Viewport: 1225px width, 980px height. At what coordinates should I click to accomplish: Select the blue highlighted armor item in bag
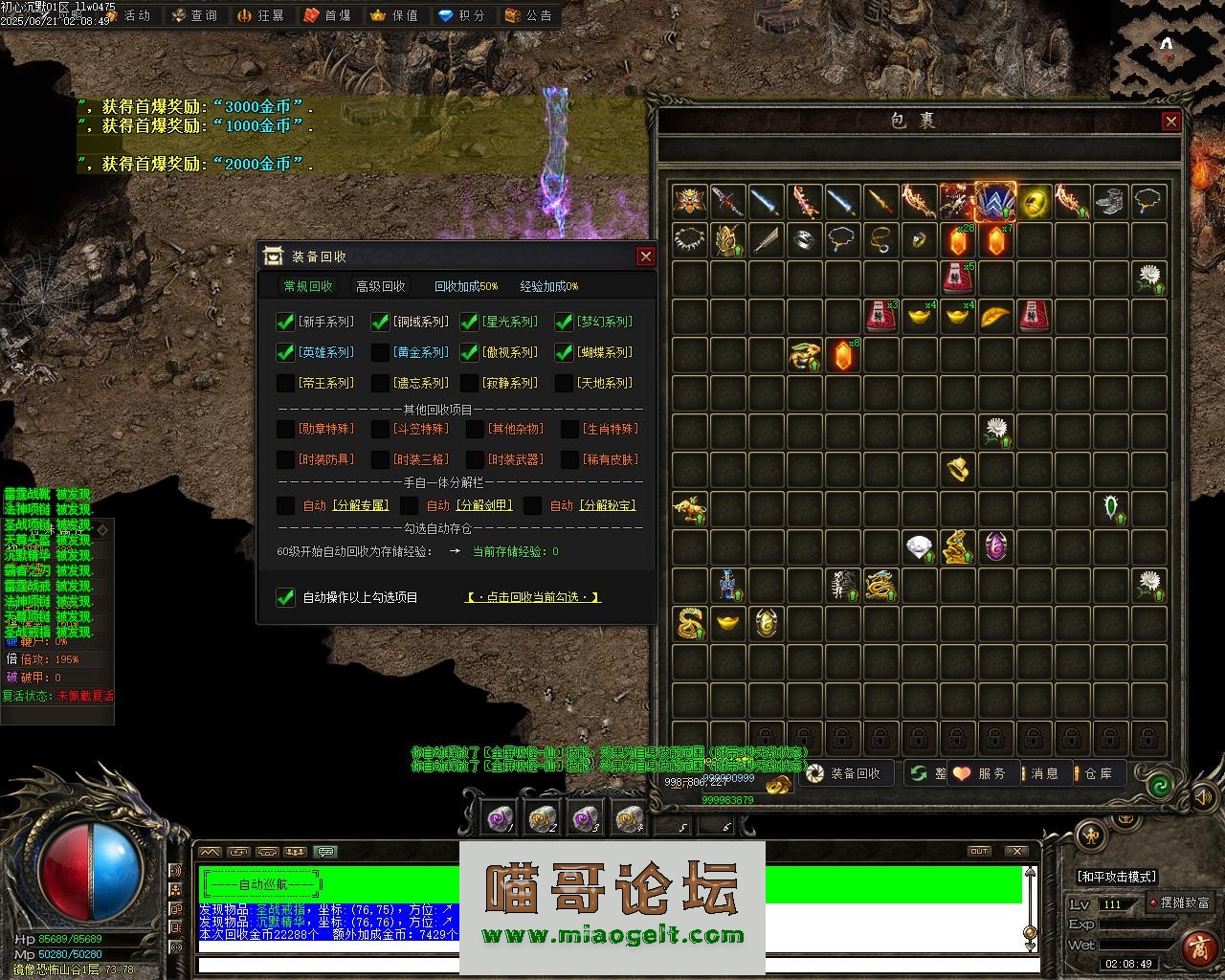(995, 203)
